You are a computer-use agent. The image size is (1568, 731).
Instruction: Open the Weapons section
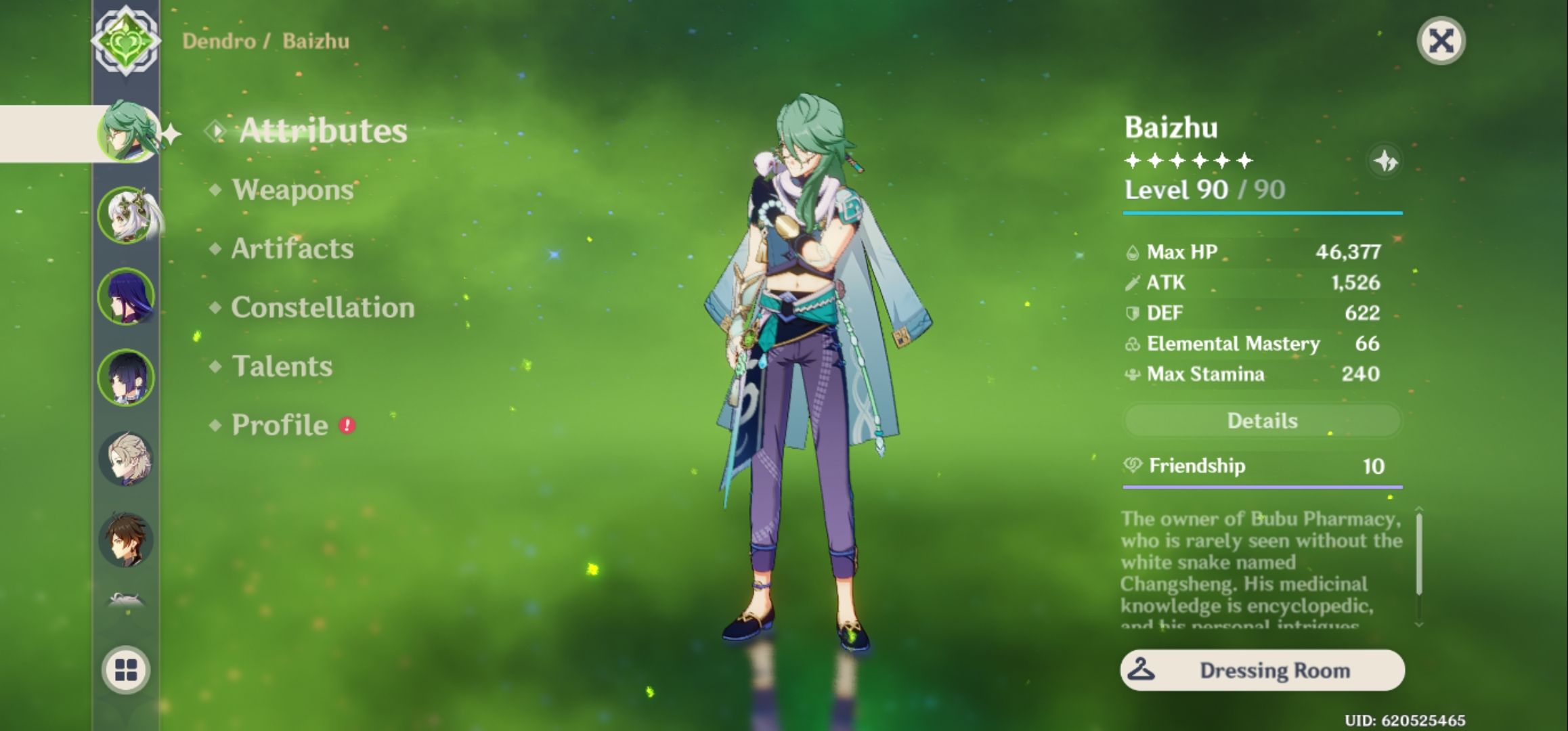[290, 190]
